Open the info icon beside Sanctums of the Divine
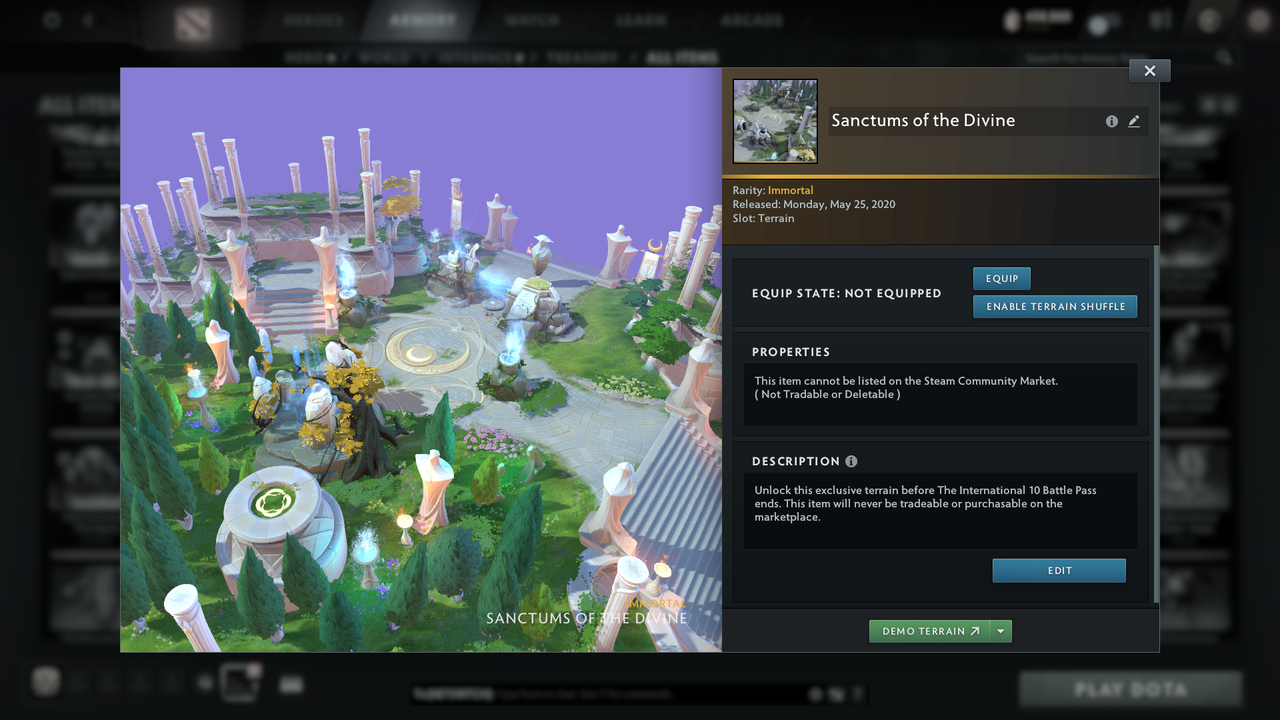Screen dimensions: 1280x720 coord(1111,120)
